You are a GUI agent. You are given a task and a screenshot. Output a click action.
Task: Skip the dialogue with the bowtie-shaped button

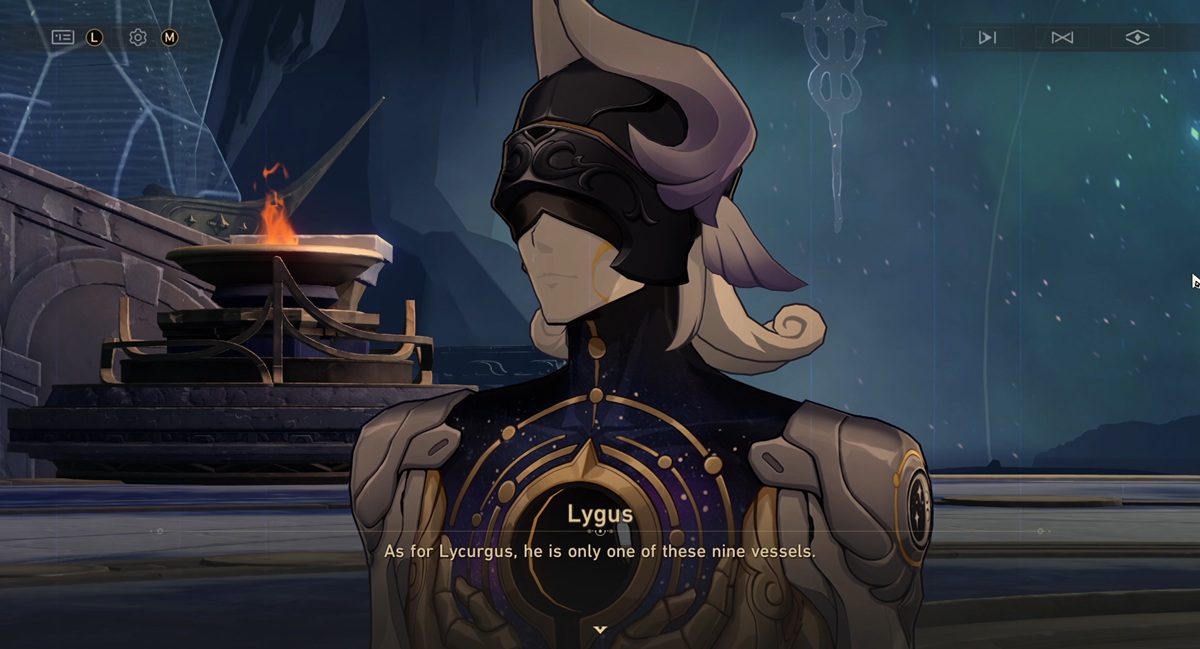coord(1062,38)
